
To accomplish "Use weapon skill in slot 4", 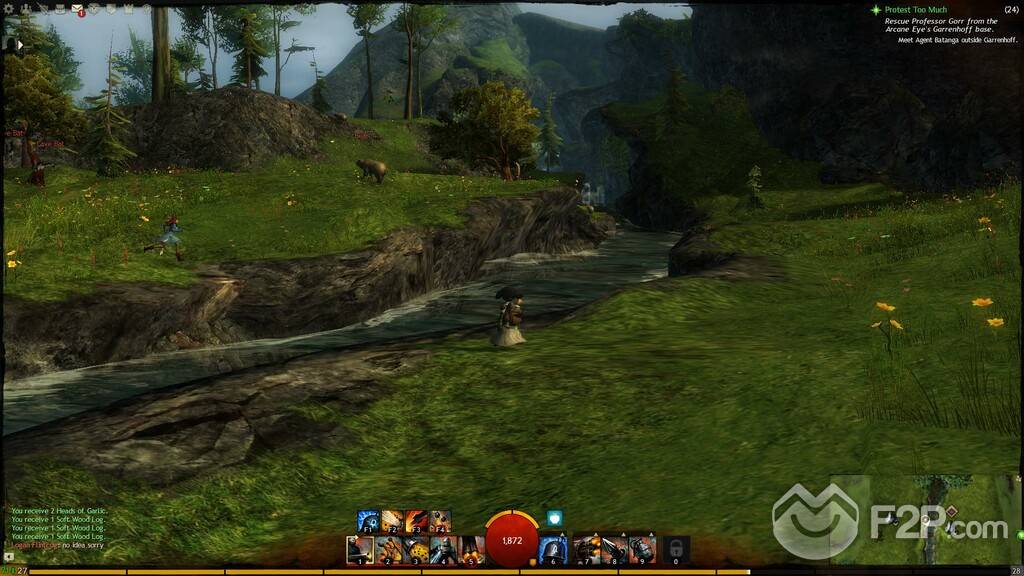I will point(443,549).
